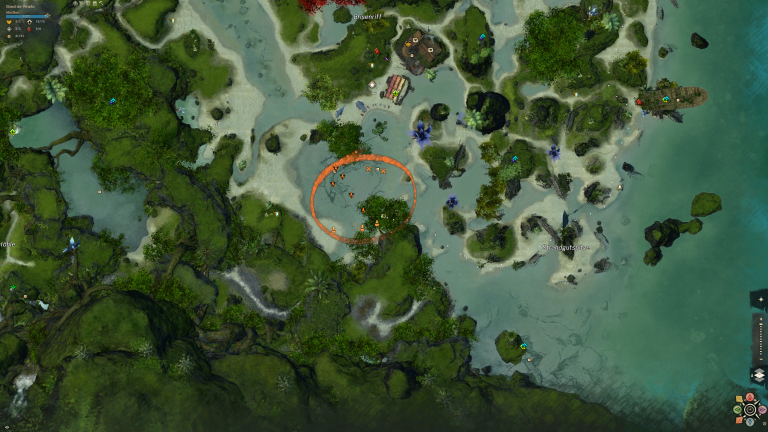Screen dimensions: 768x432
Task: Select the red icon above the compass
Action: click(750, 396)
